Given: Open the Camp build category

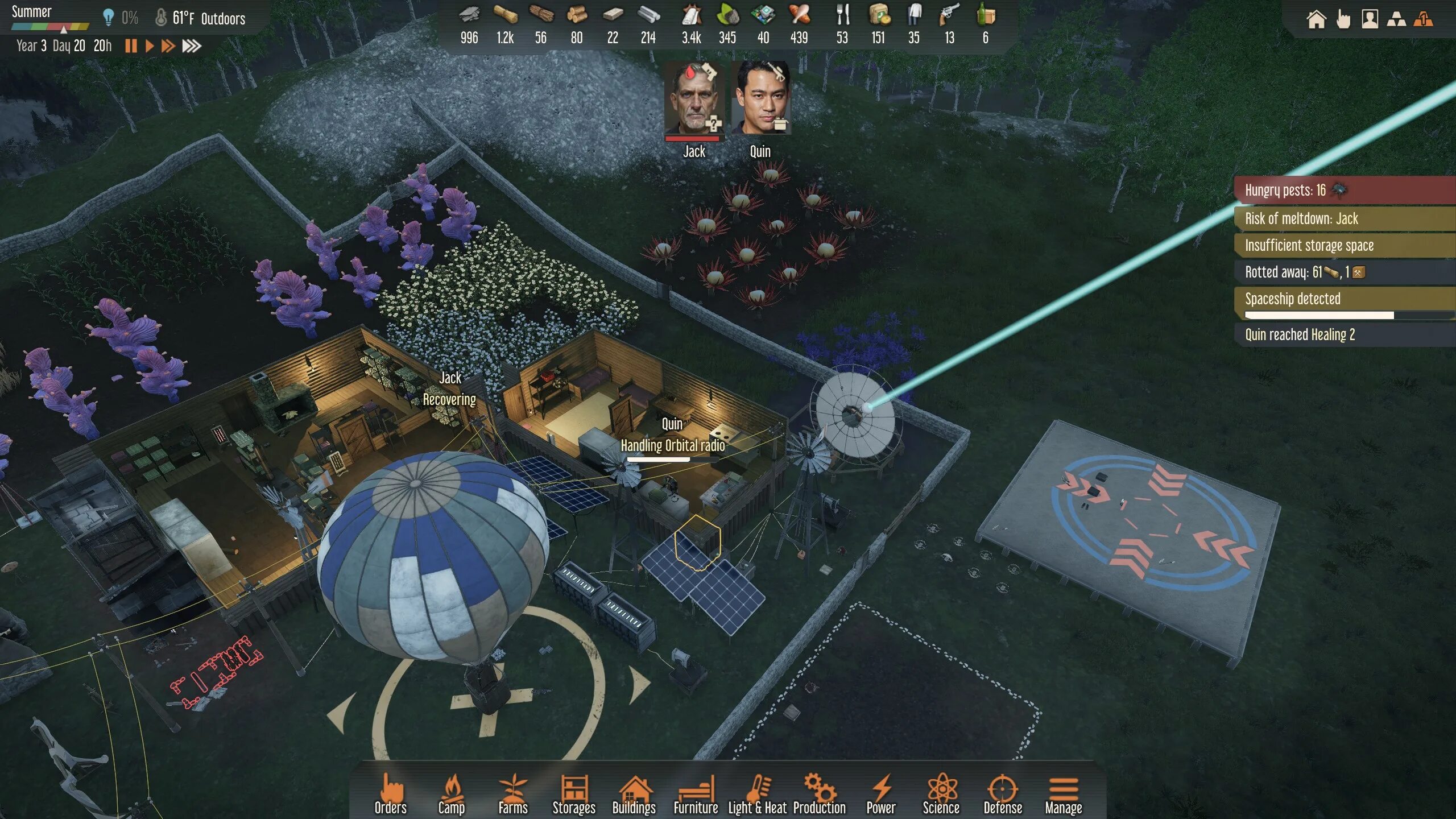Looking at the screenshot, I should (451, 793).
